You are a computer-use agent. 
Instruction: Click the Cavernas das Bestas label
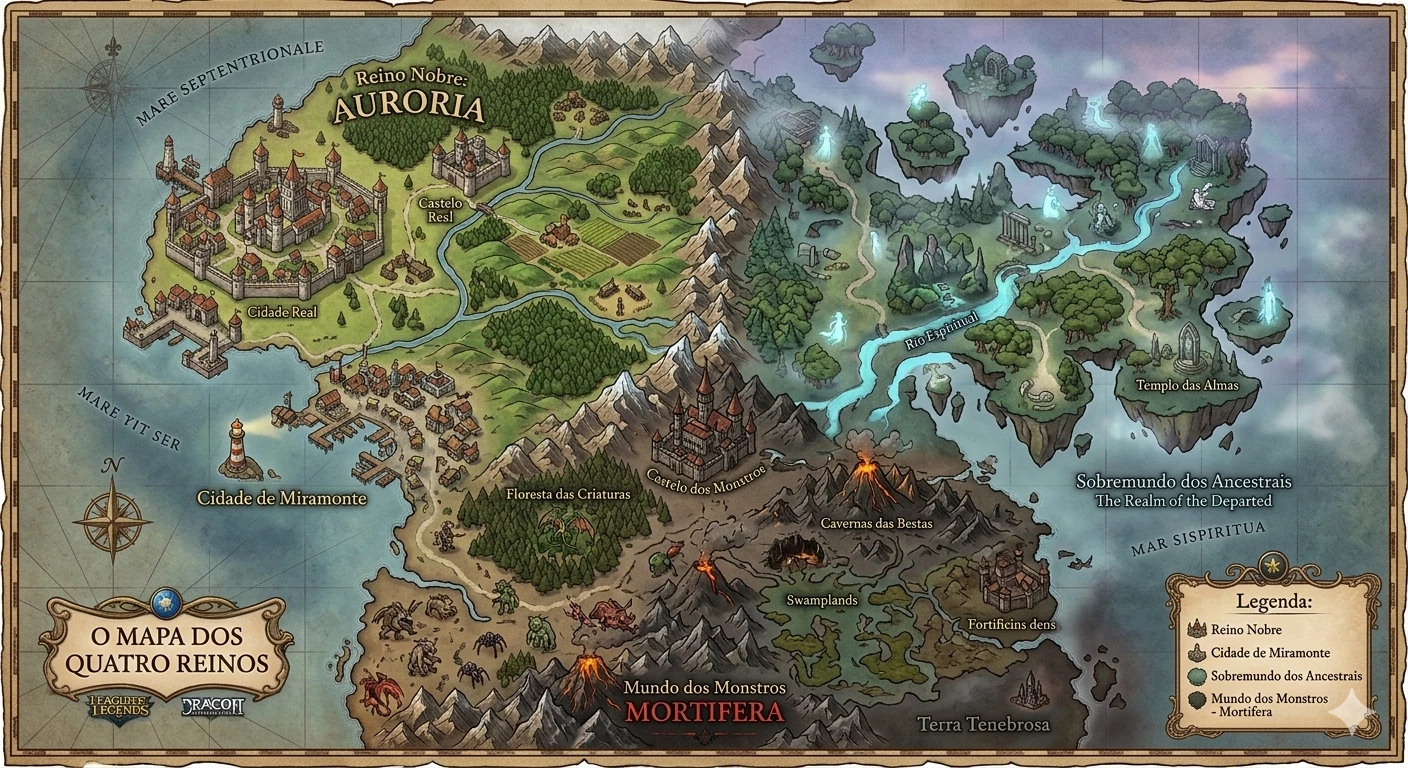coord(876,523)
